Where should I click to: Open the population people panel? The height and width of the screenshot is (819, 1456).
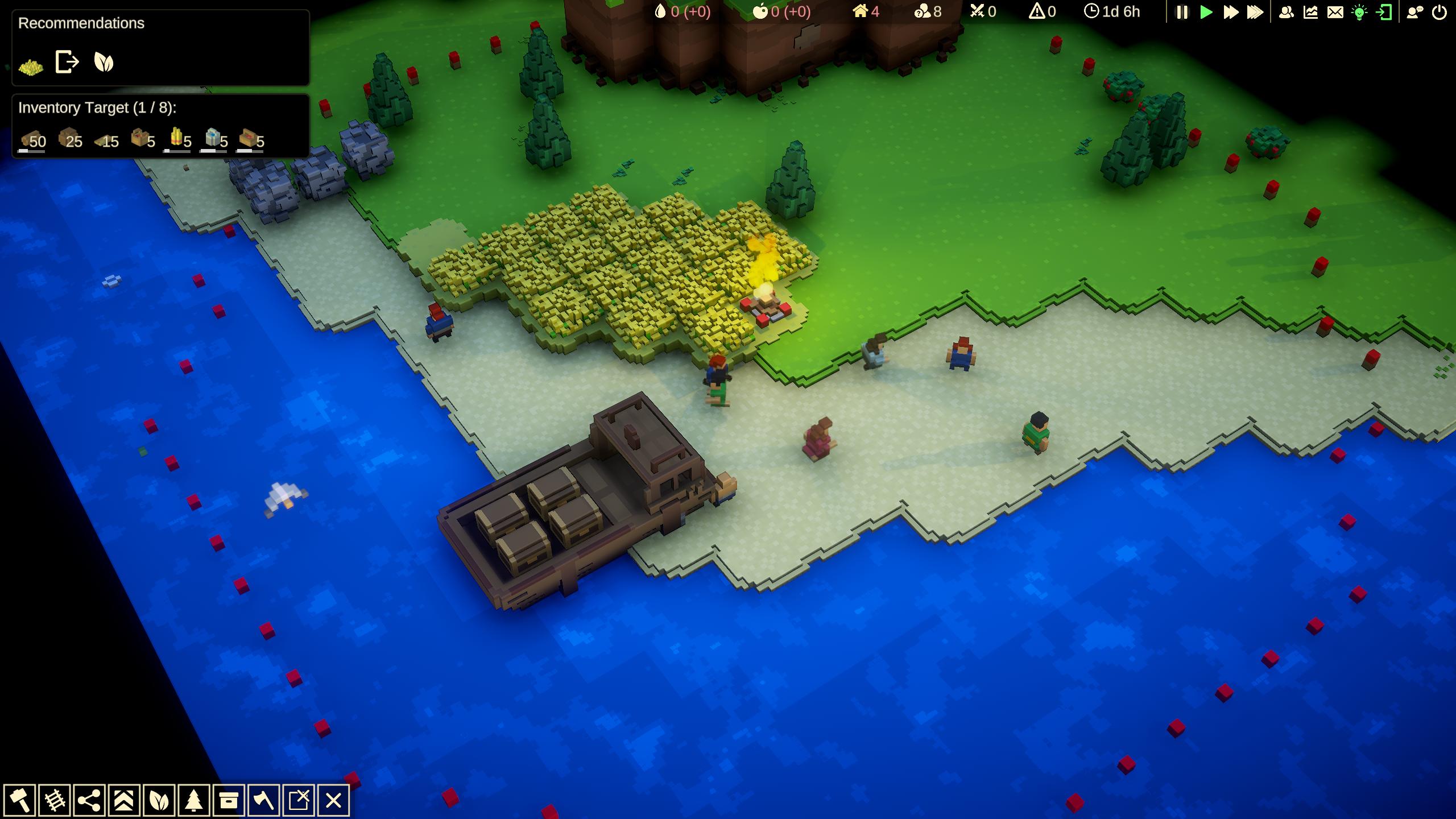1286,12
